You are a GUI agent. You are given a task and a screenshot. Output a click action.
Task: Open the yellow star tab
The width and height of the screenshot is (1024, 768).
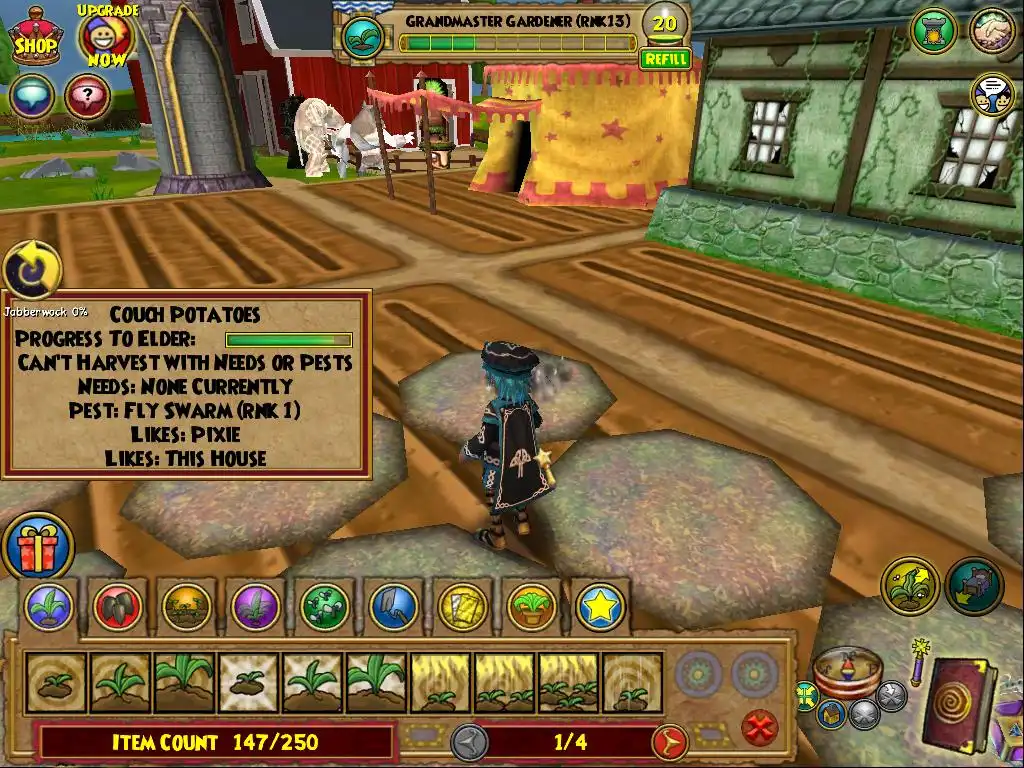[600, 606]
